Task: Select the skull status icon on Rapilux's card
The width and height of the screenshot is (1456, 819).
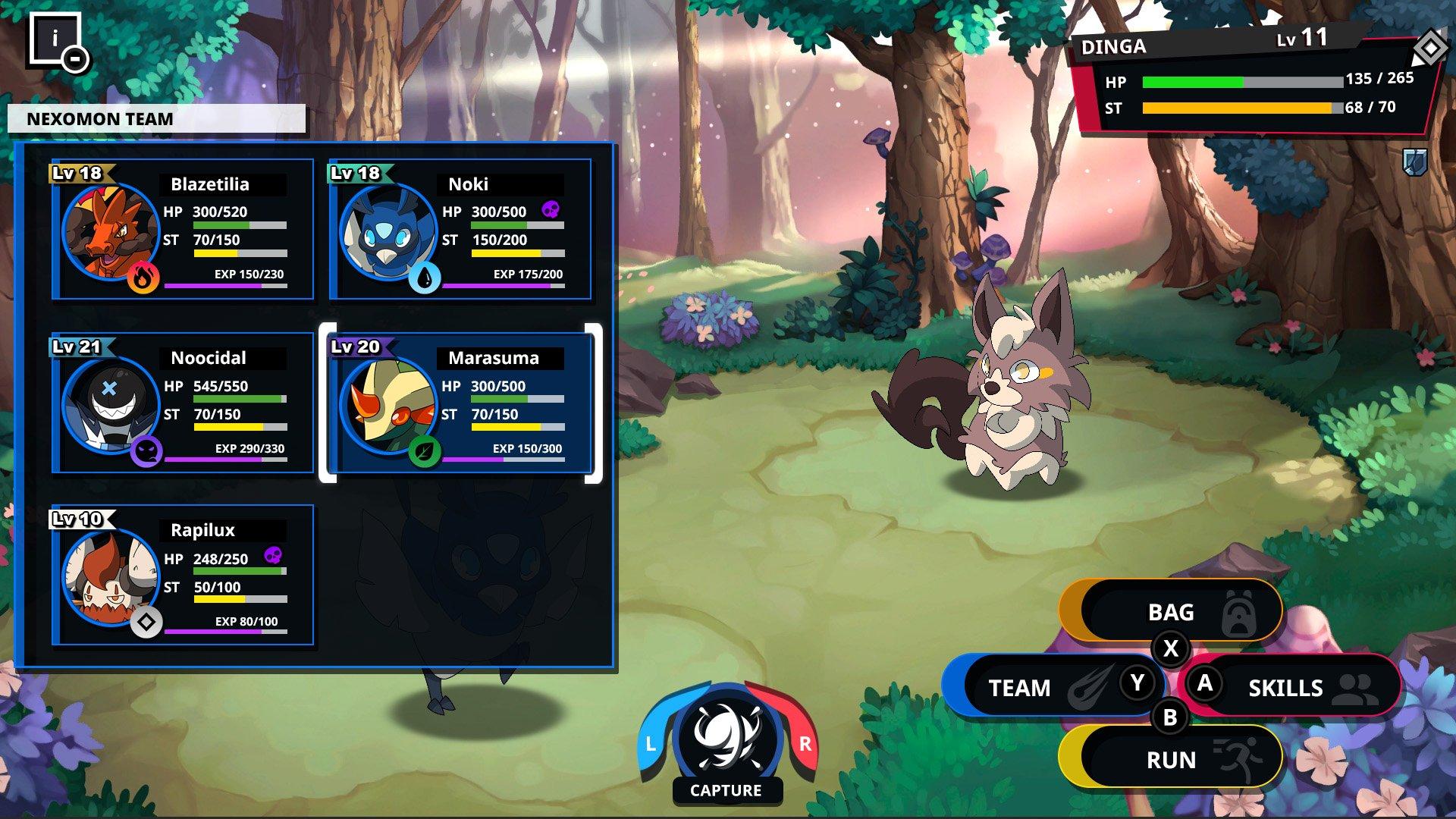Action: (271, 557)
